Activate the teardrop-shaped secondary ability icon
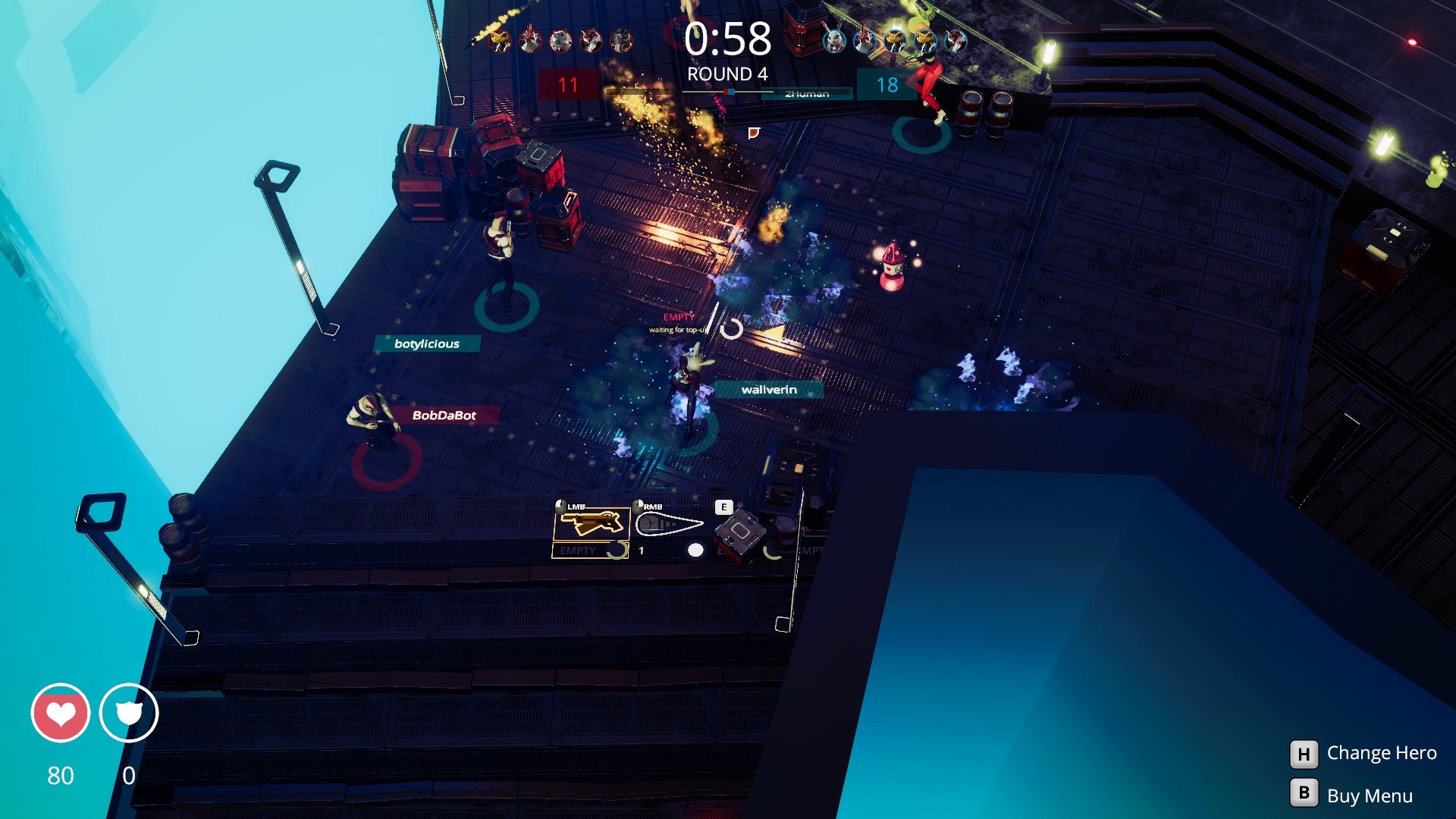1456x819 pixels. coord(670,524)
